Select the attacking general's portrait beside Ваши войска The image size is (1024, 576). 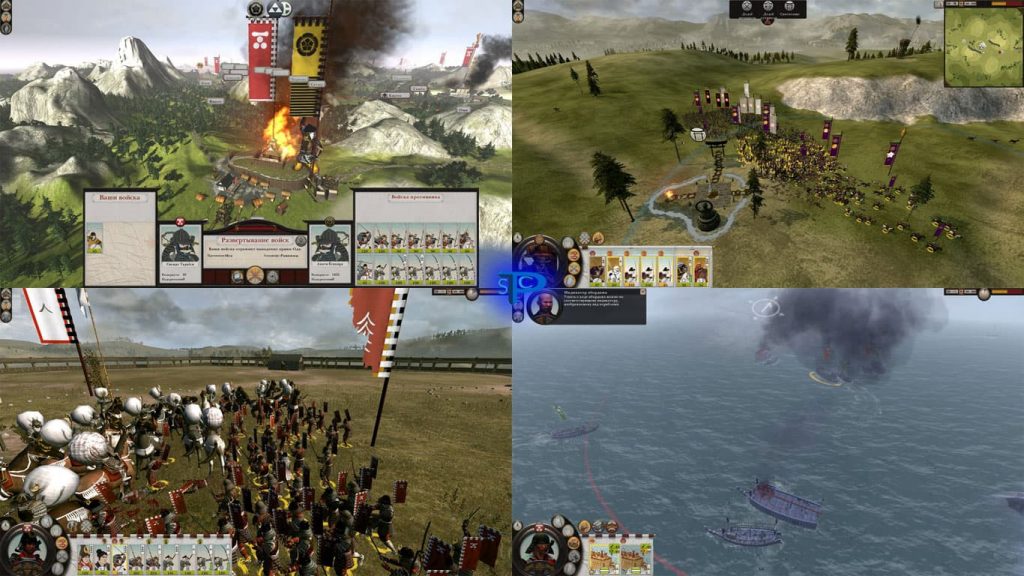(x=180, y=244)
